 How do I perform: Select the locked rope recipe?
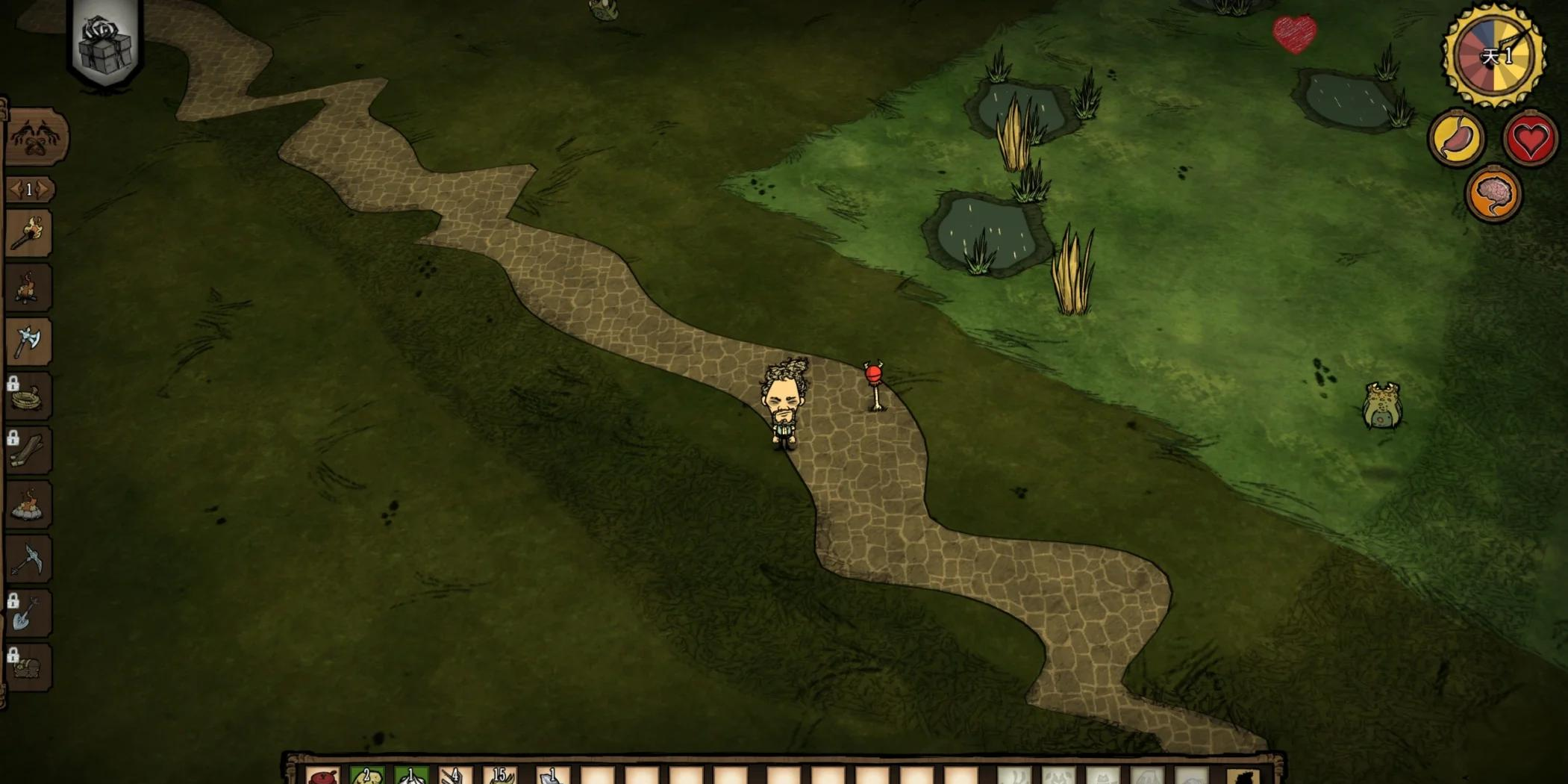tap(29, 396)
